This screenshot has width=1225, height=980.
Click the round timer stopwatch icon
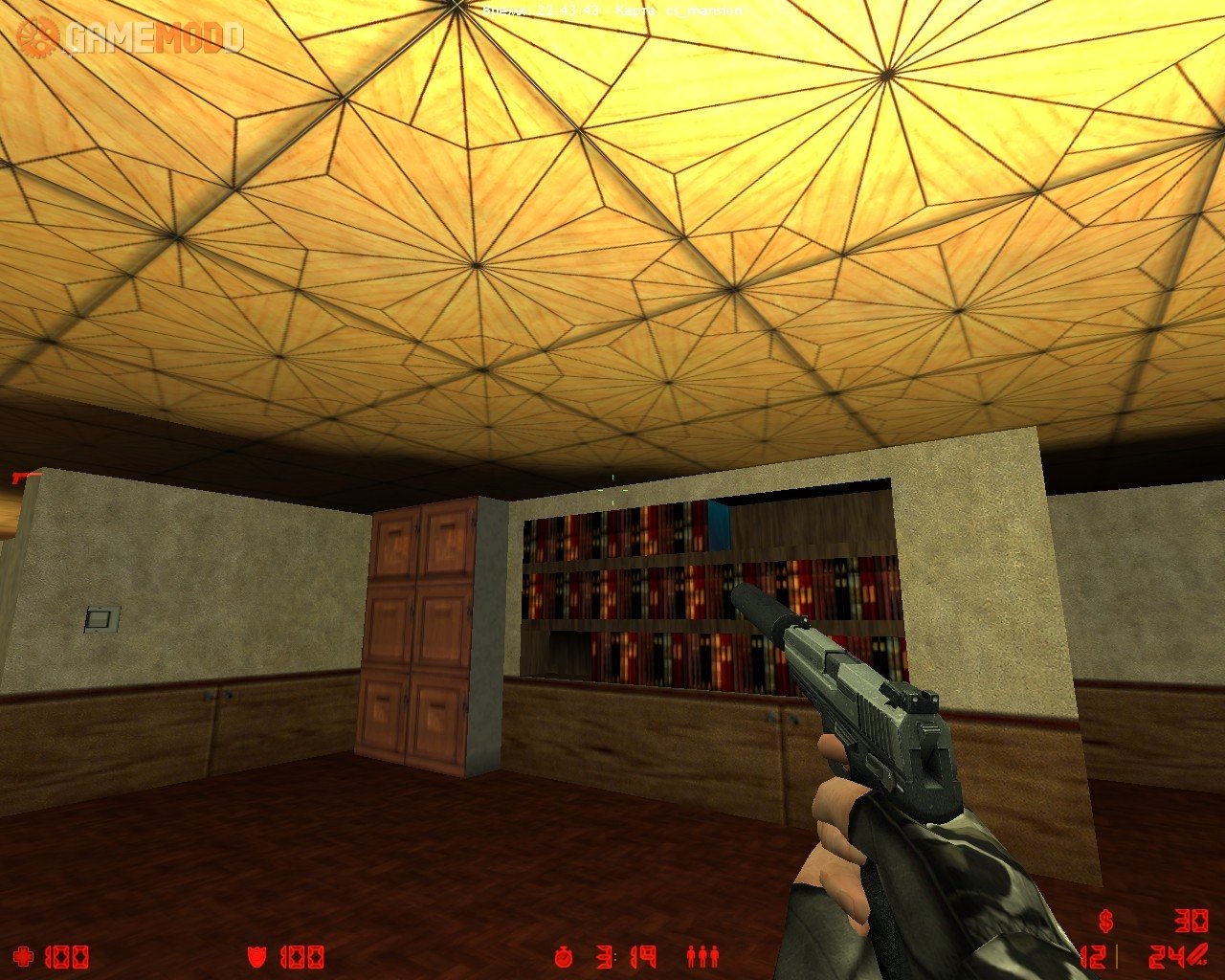[565, 955]
